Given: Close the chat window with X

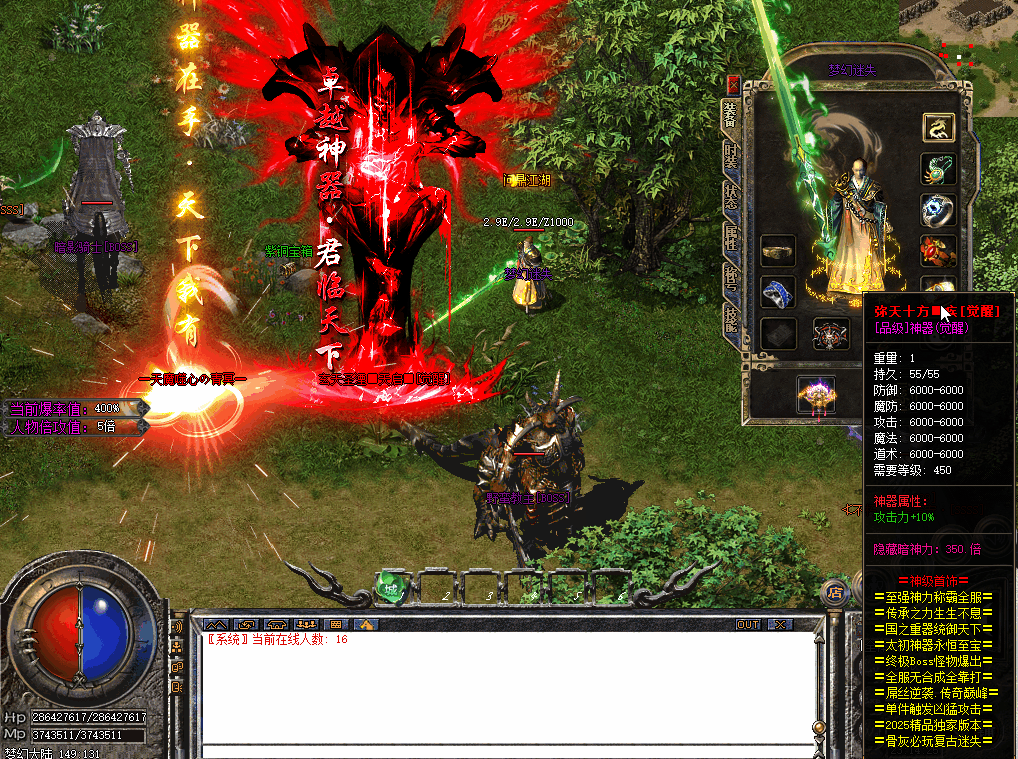Looking at the screenshot, I should (x=779, y=624).
